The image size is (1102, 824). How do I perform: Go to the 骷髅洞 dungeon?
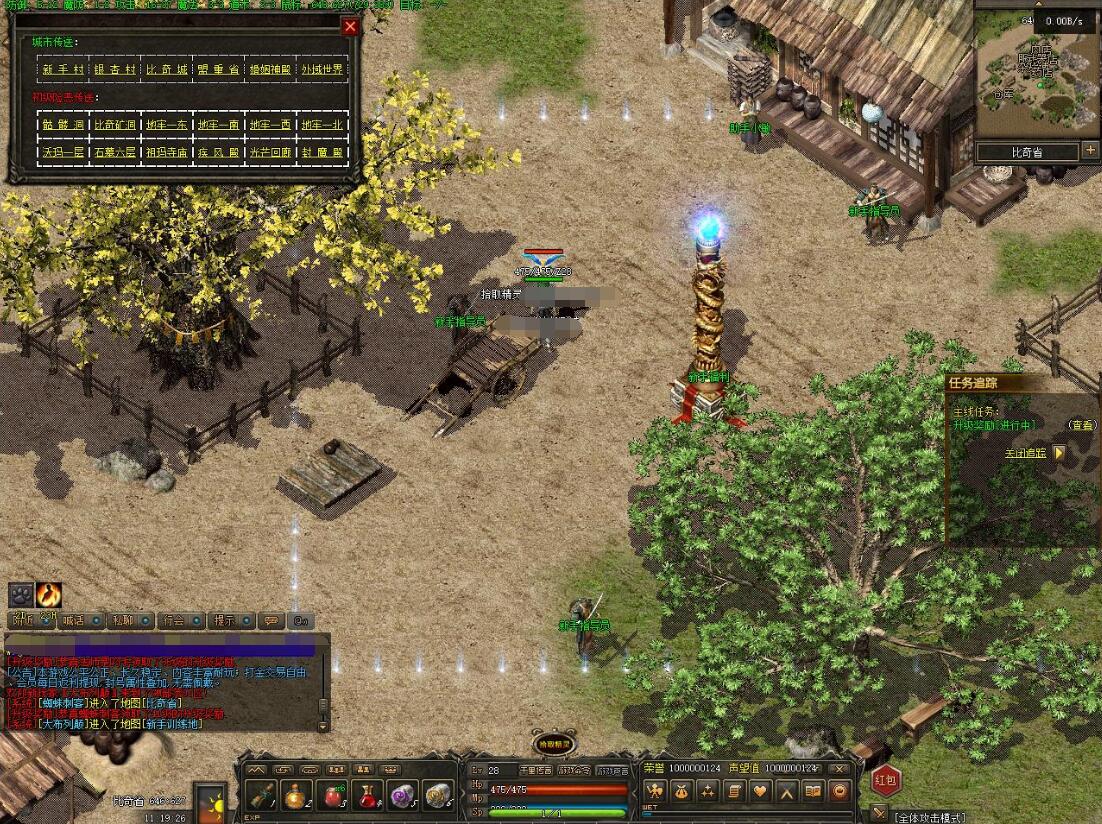[62, 124]
